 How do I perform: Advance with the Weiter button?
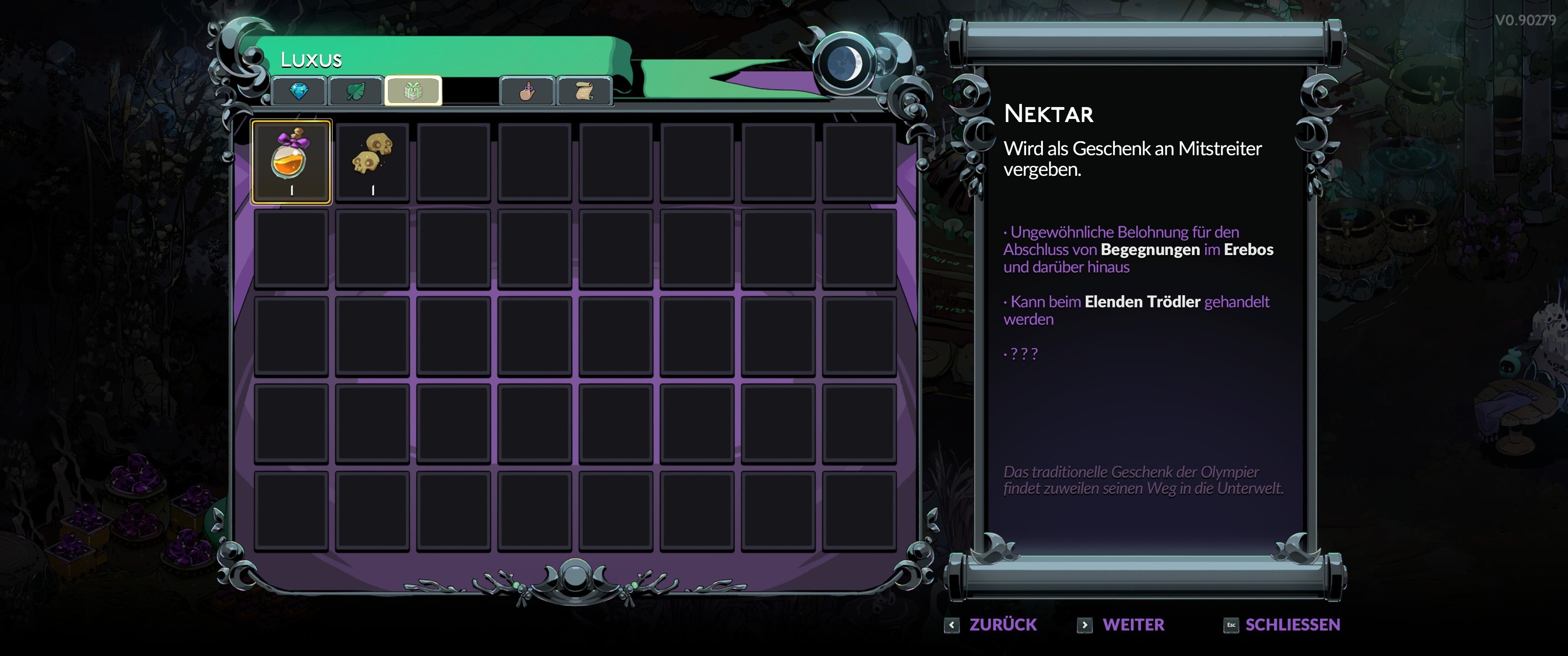click(x=1121, y=625)
